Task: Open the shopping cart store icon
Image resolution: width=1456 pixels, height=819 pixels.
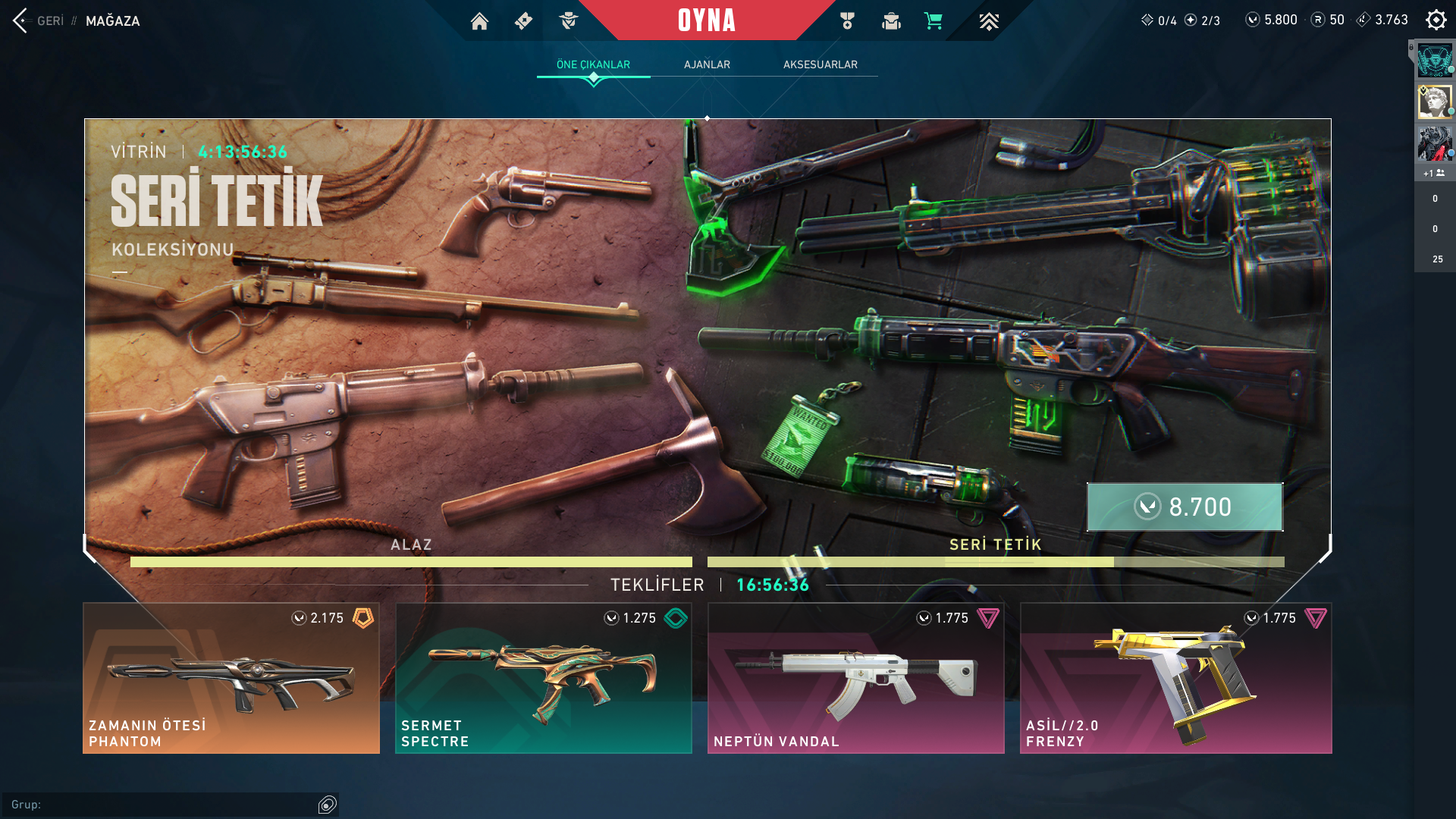Action: tap(933, 21)
